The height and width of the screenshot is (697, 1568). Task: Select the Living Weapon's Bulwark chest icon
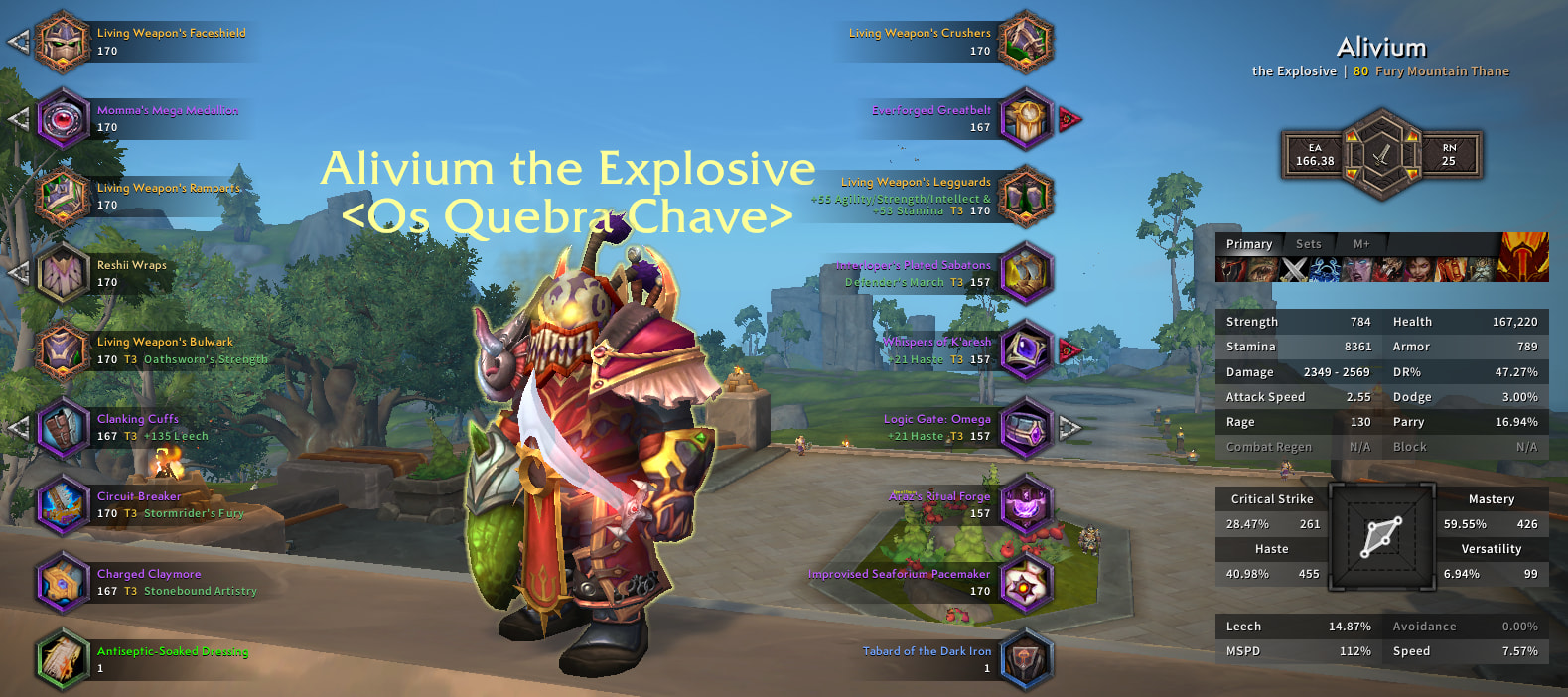(x=63, y=350)
